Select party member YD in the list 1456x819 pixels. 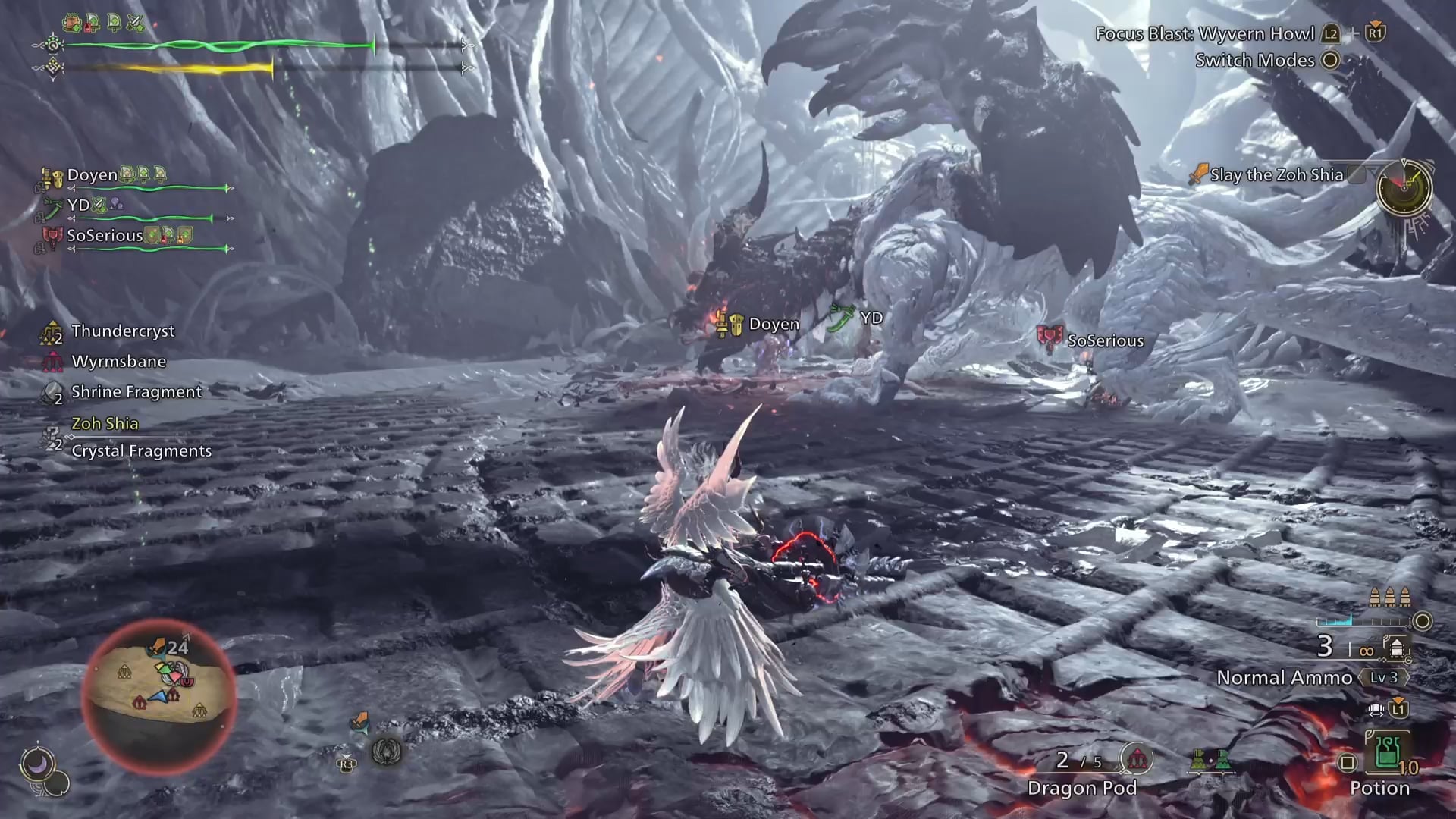tap(78, 206)
